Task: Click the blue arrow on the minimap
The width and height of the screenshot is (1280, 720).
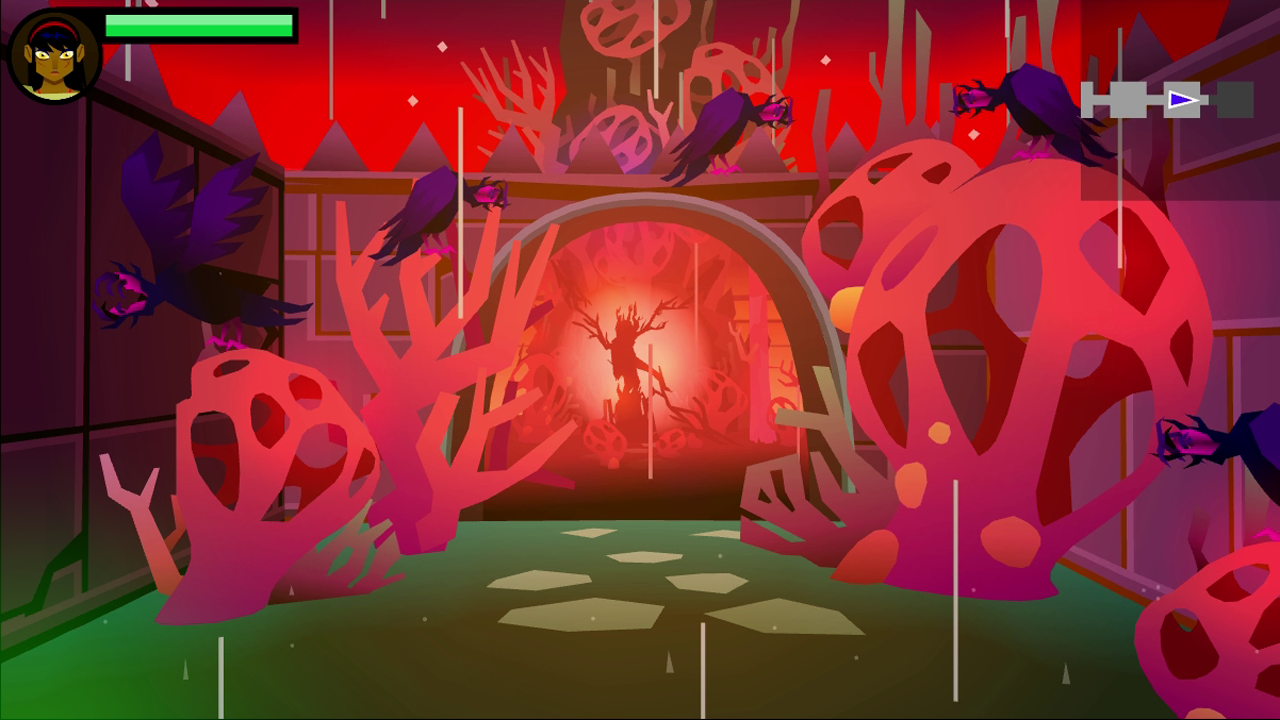Action: click(1181, 99)
